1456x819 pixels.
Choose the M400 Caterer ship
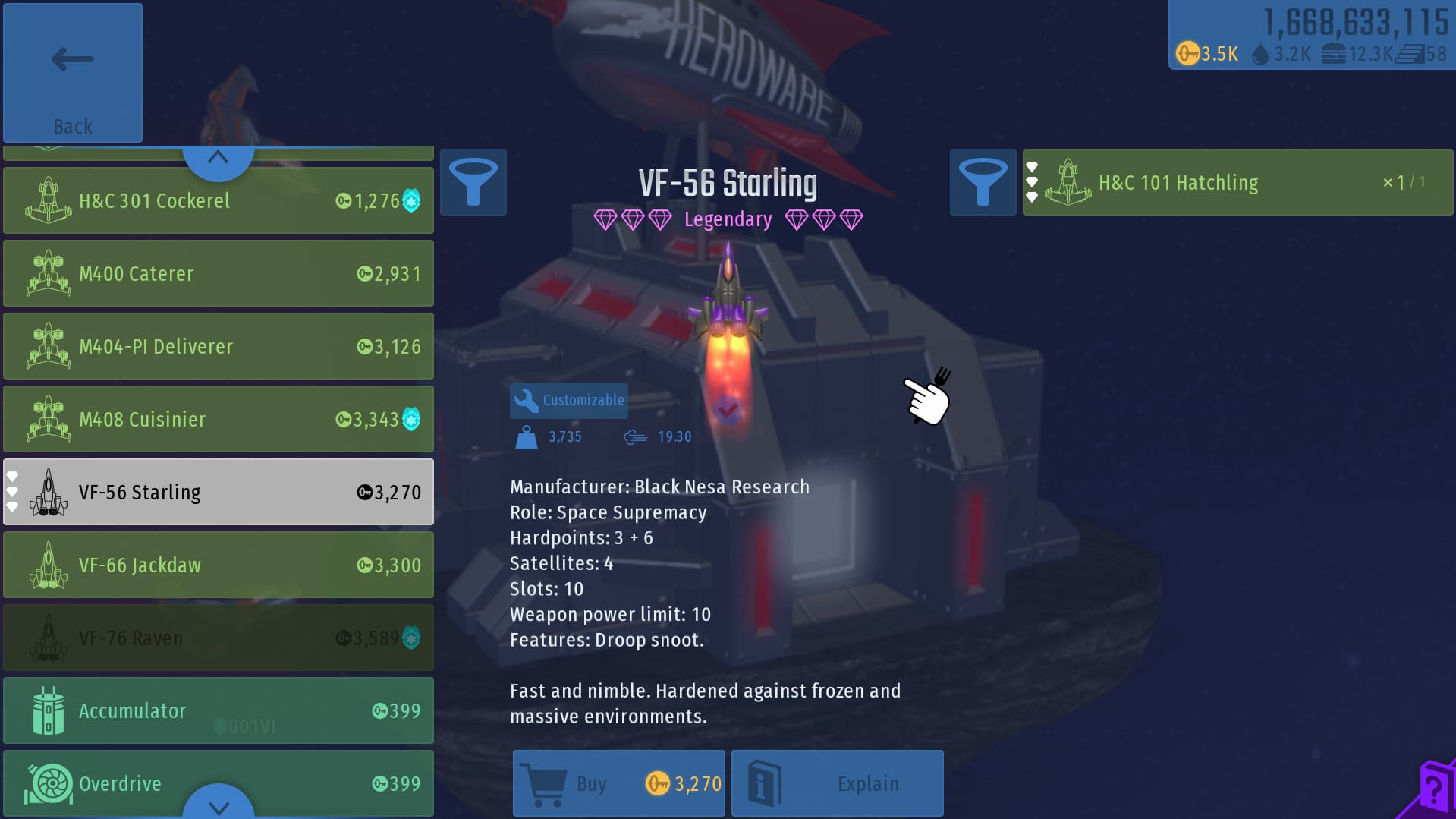pyautogui.click(x=219, y=273)
